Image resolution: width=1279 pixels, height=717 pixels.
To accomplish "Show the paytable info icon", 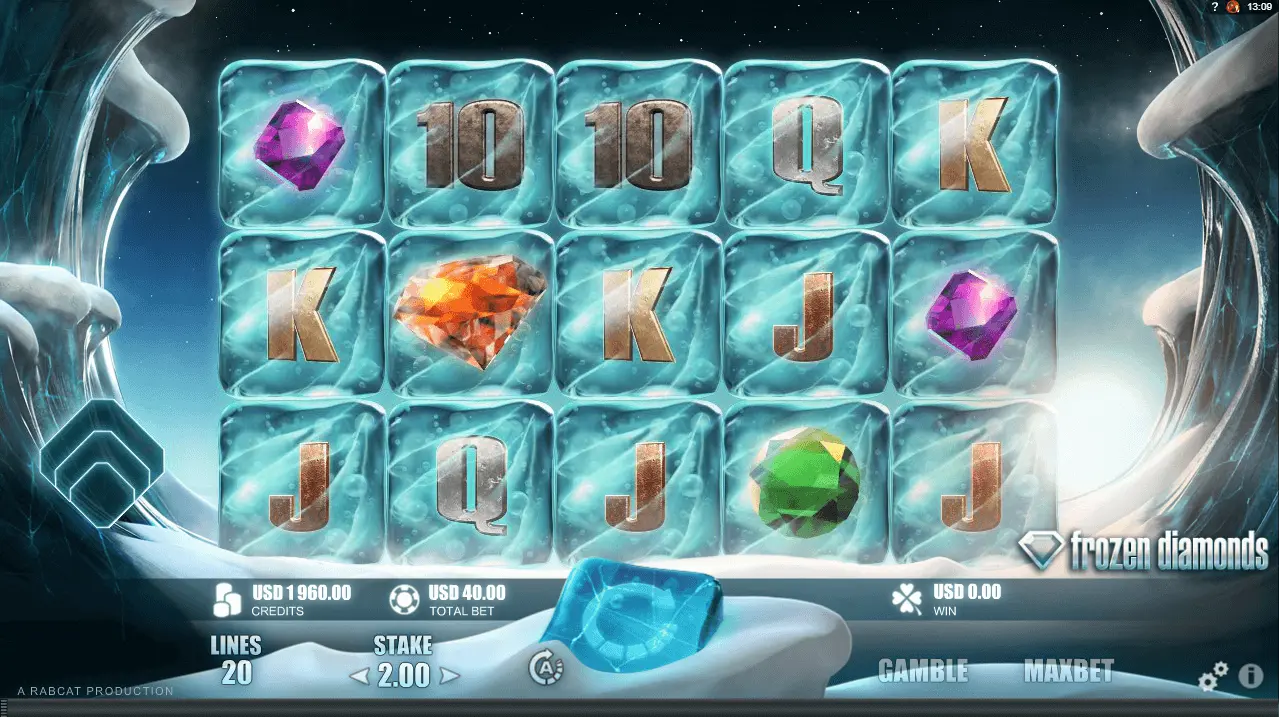I will pyautogui.click(x=1251, y=677).
